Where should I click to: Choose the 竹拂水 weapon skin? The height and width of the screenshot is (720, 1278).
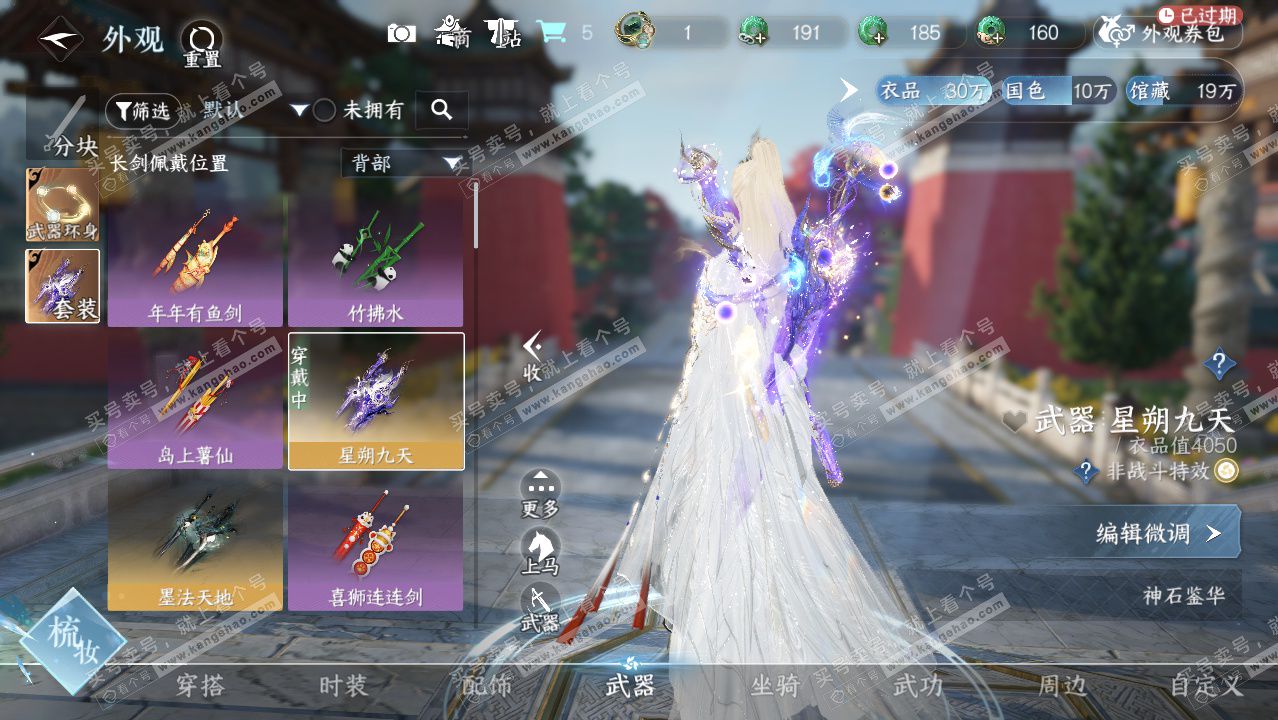(x=375, y=260)
